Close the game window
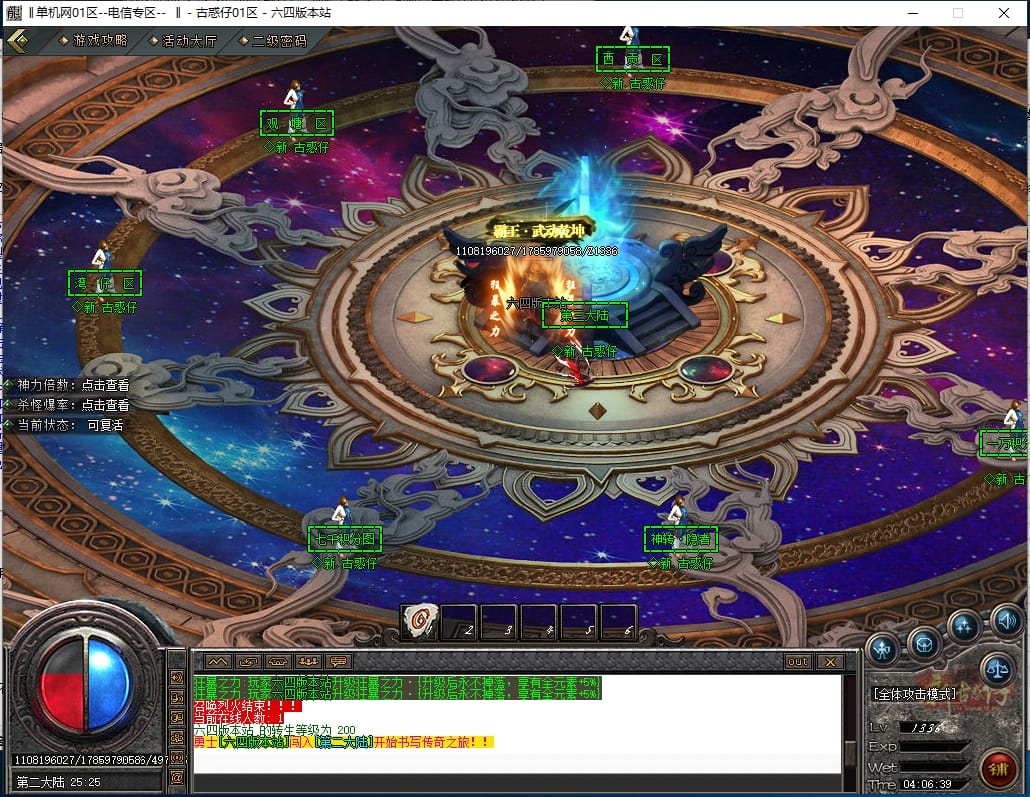The width and height of the screenshot is (1030, 797). click(1004, 13)
